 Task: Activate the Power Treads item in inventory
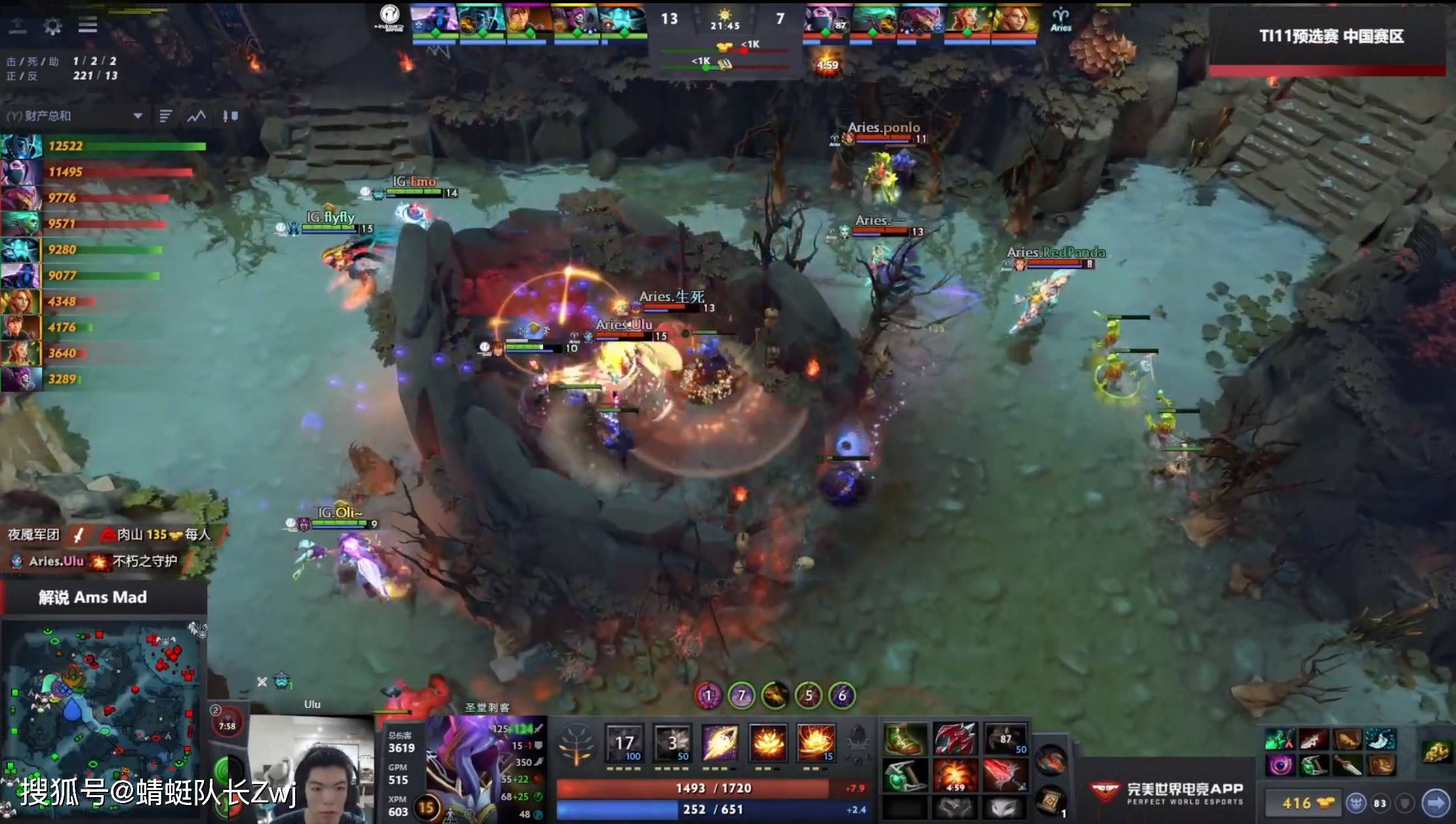(x=903, y=739)
